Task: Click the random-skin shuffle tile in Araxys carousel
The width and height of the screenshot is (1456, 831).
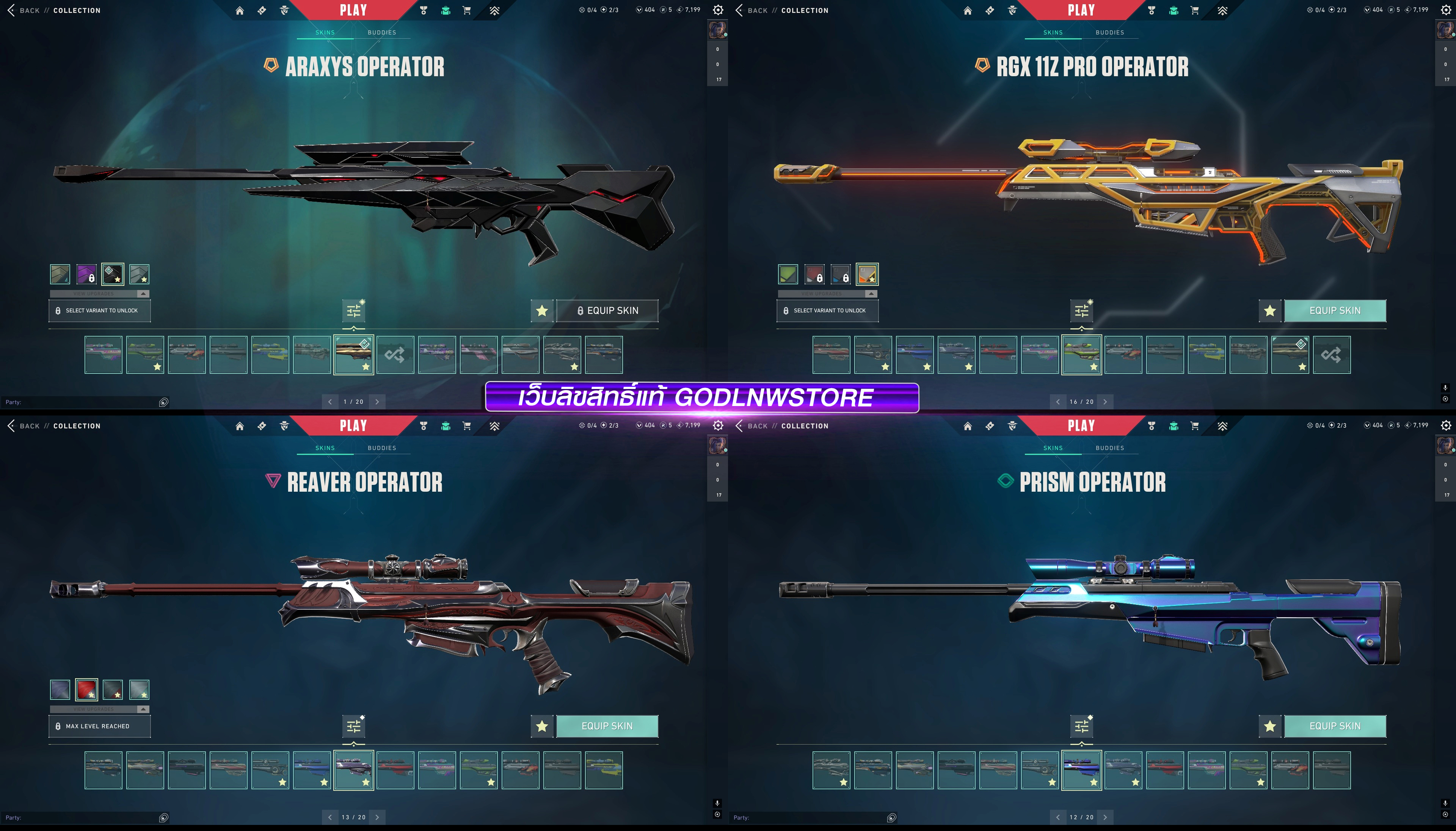Action: [x=395, y=355]
